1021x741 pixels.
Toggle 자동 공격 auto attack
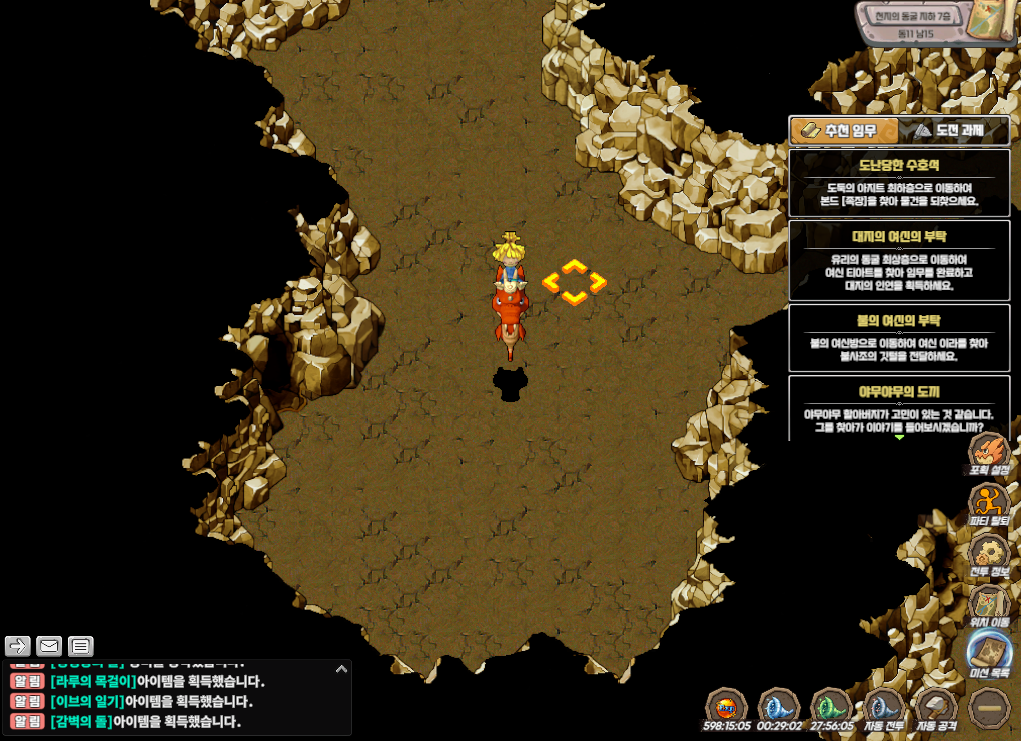click(936, 708)
